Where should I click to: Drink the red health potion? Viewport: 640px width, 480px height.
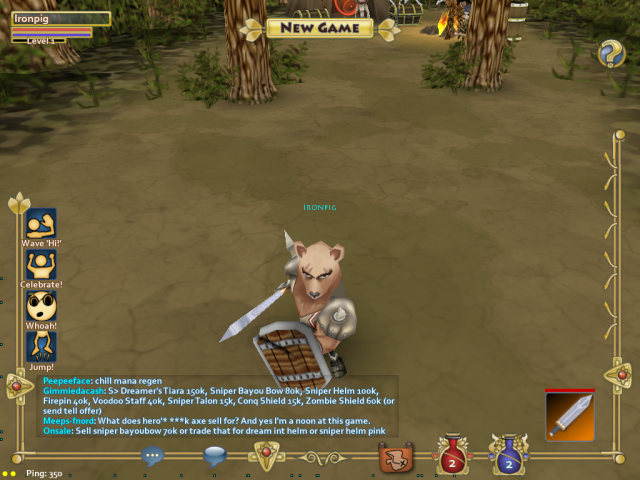451,456
